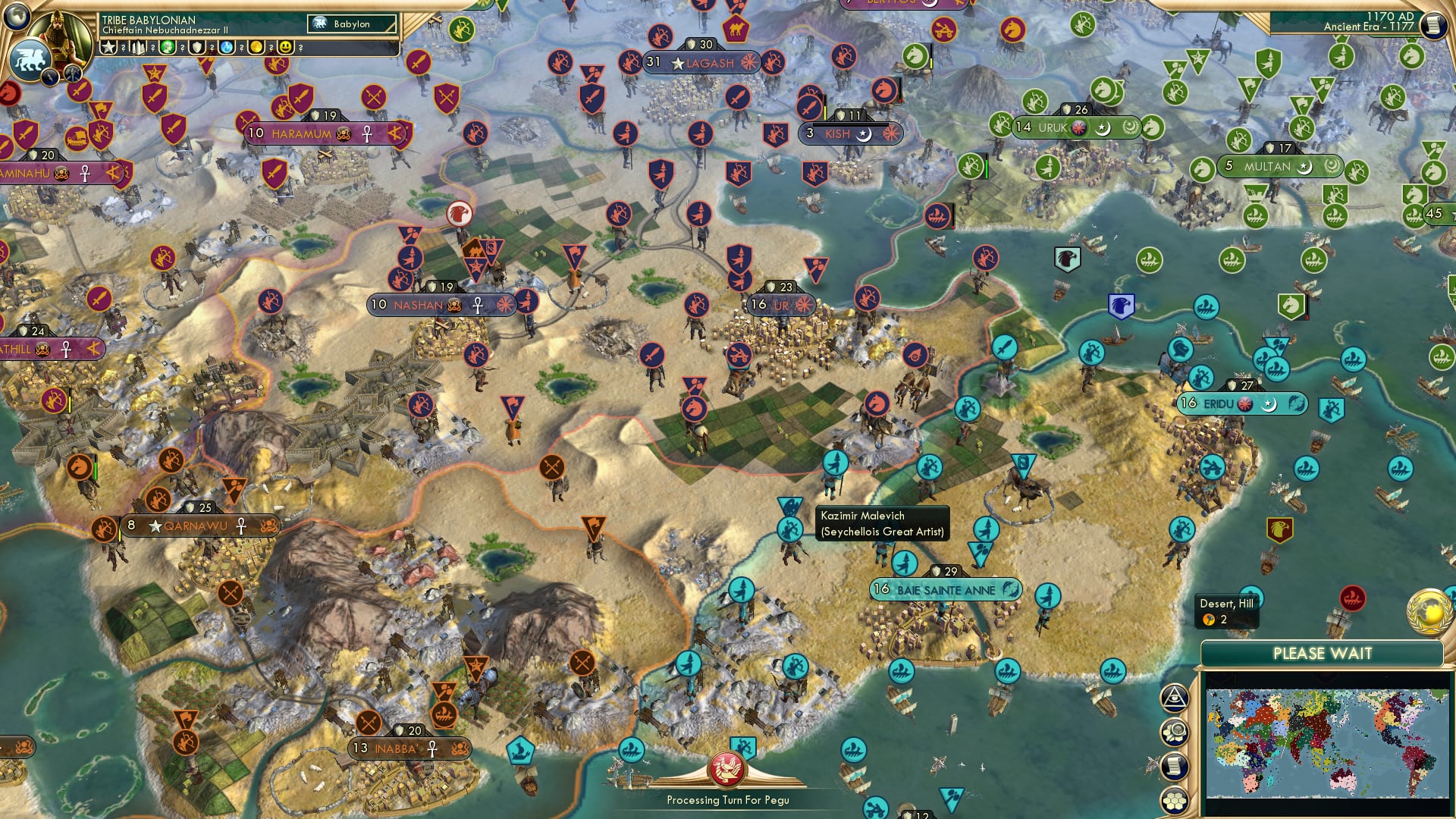Click the globe button at top-left corner
The width and height of the screenshot is (1456, 819).
17,15
